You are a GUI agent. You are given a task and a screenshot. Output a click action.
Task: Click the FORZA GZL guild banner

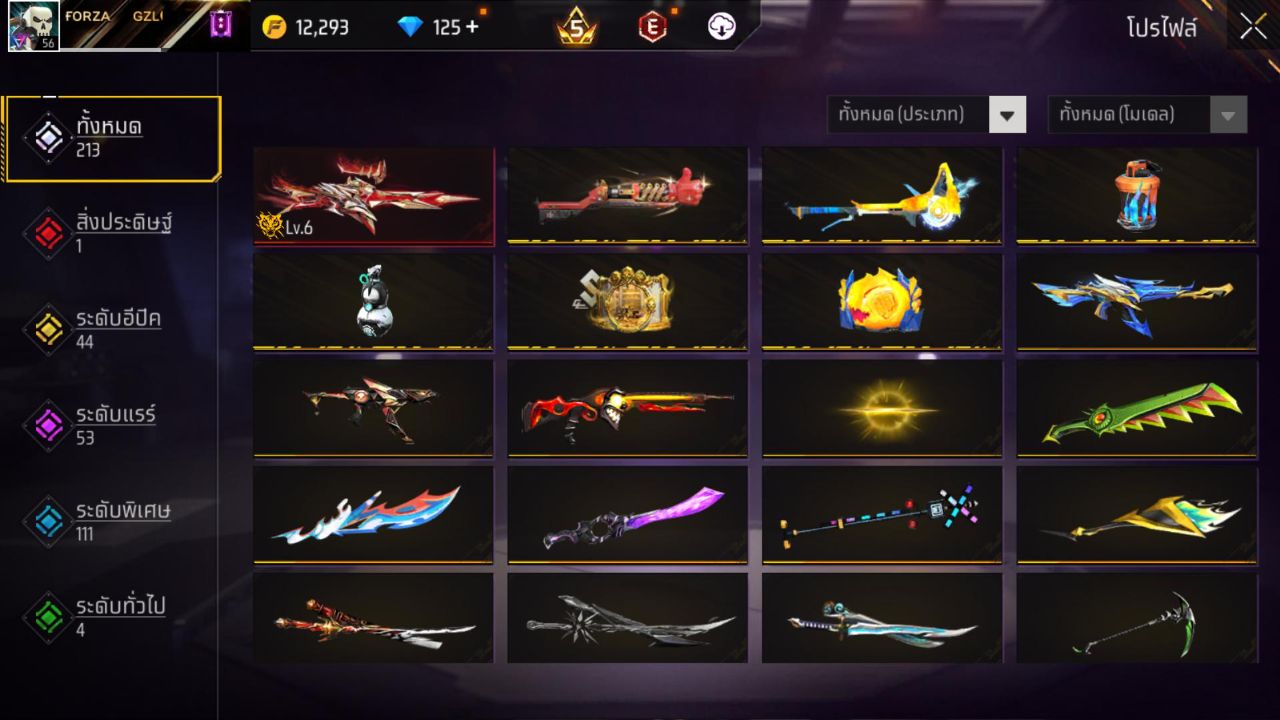pyautogui.click(x=120, y=20)
